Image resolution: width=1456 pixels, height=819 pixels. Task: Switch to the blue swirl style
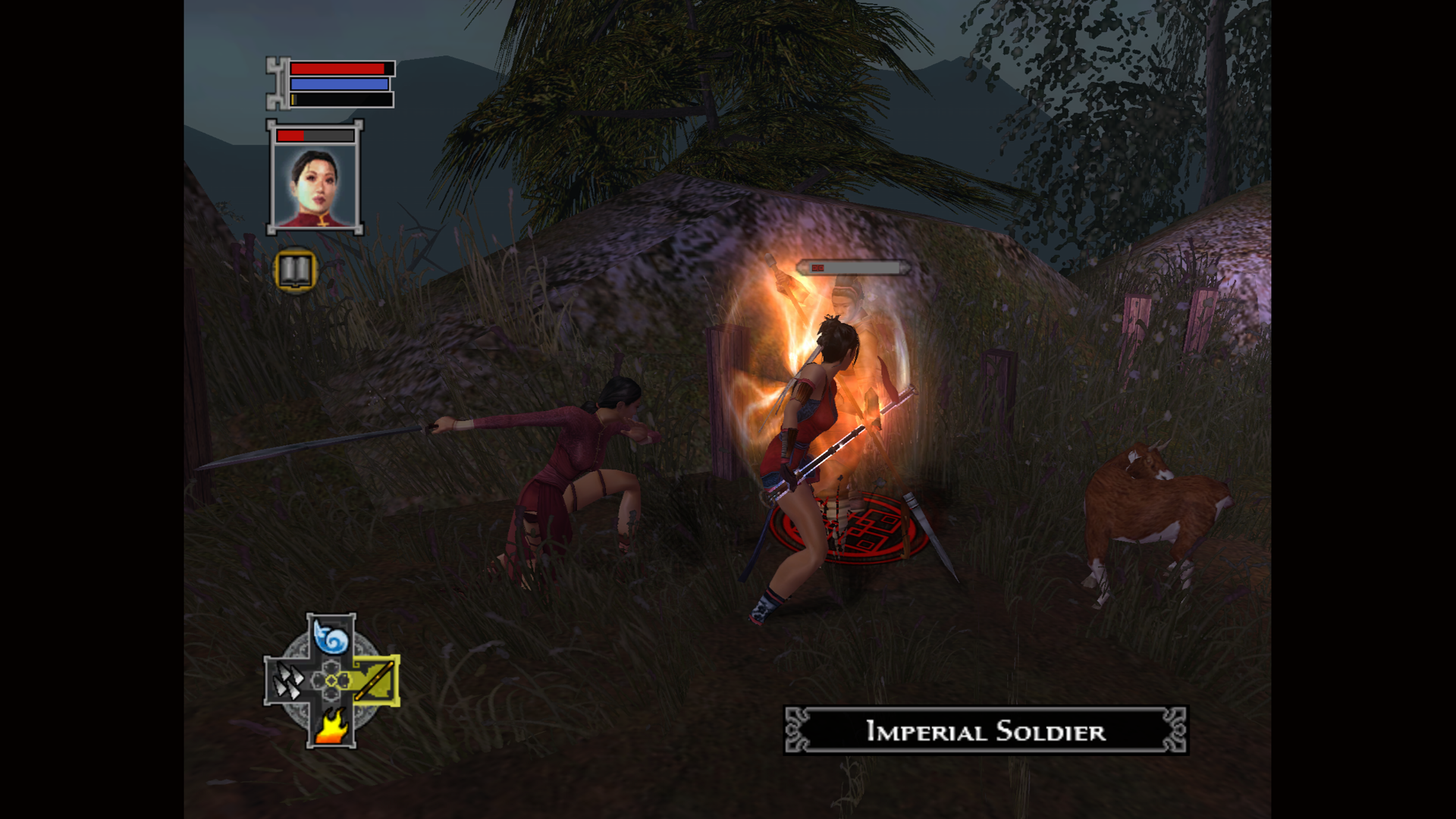tap(331, 637)
